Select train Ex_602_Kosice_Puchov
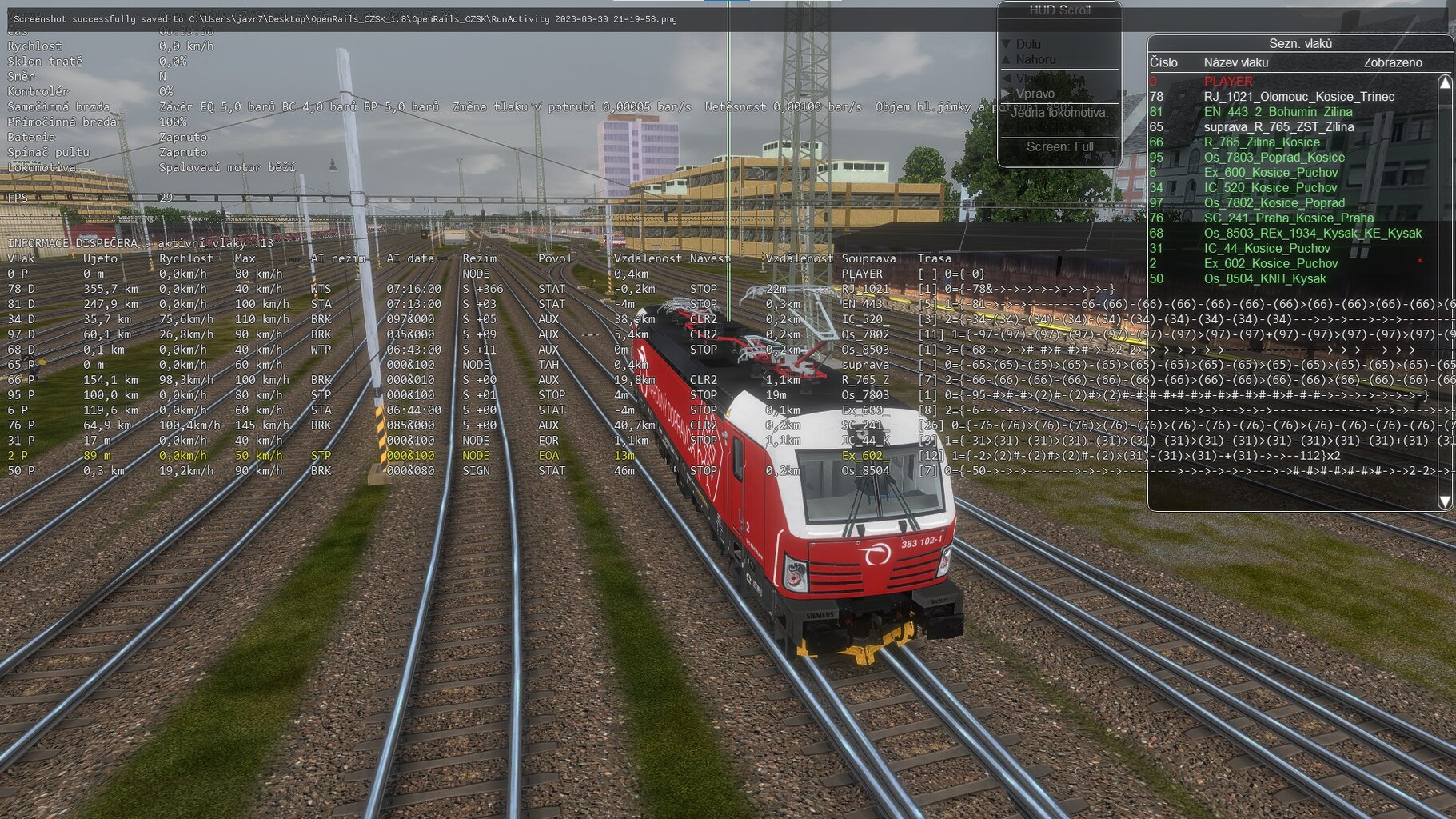 [1271, 264]
